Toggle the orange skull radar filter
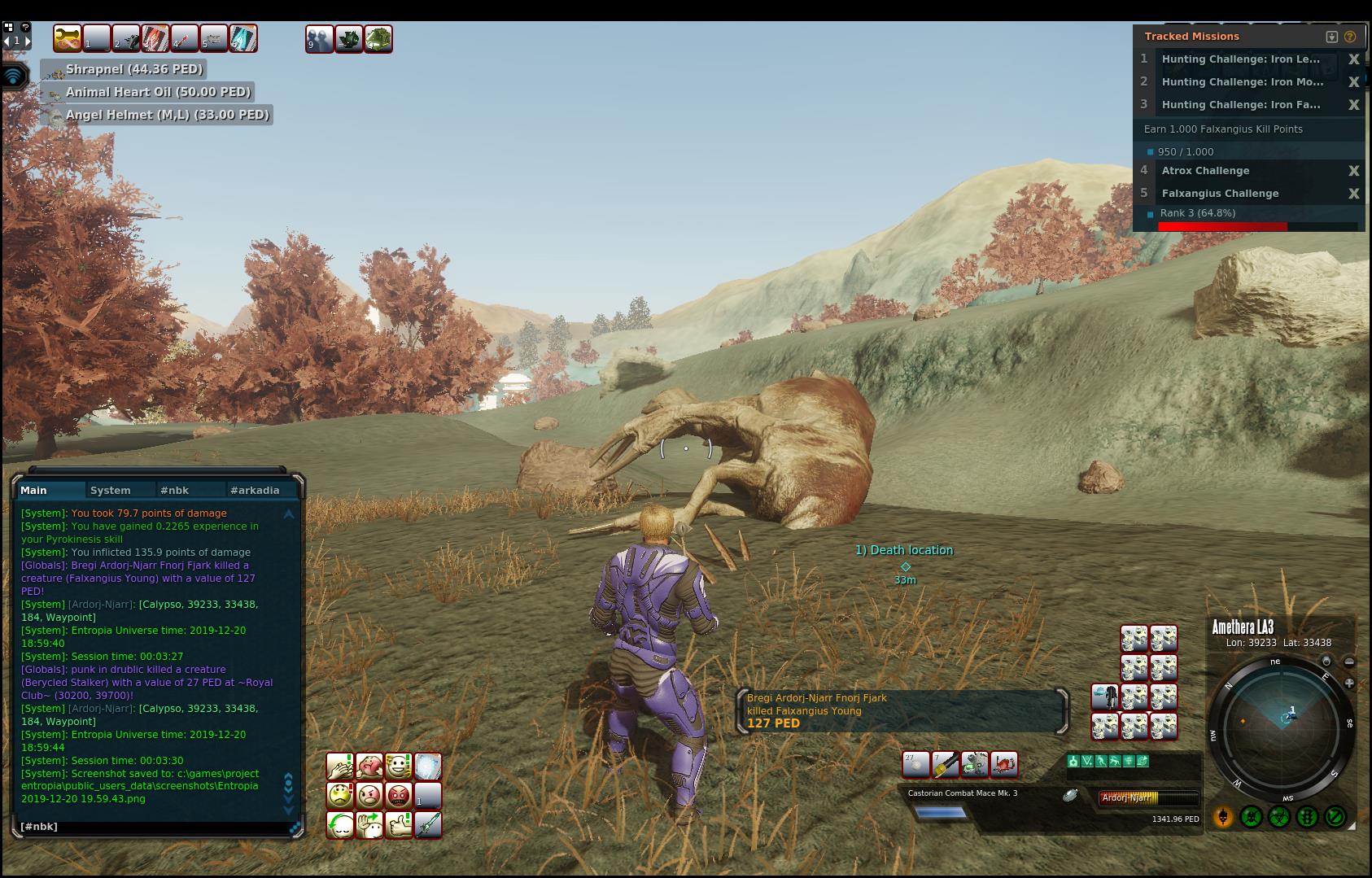The height and width of the screenshot is (878, 1372). [1223, 816]
